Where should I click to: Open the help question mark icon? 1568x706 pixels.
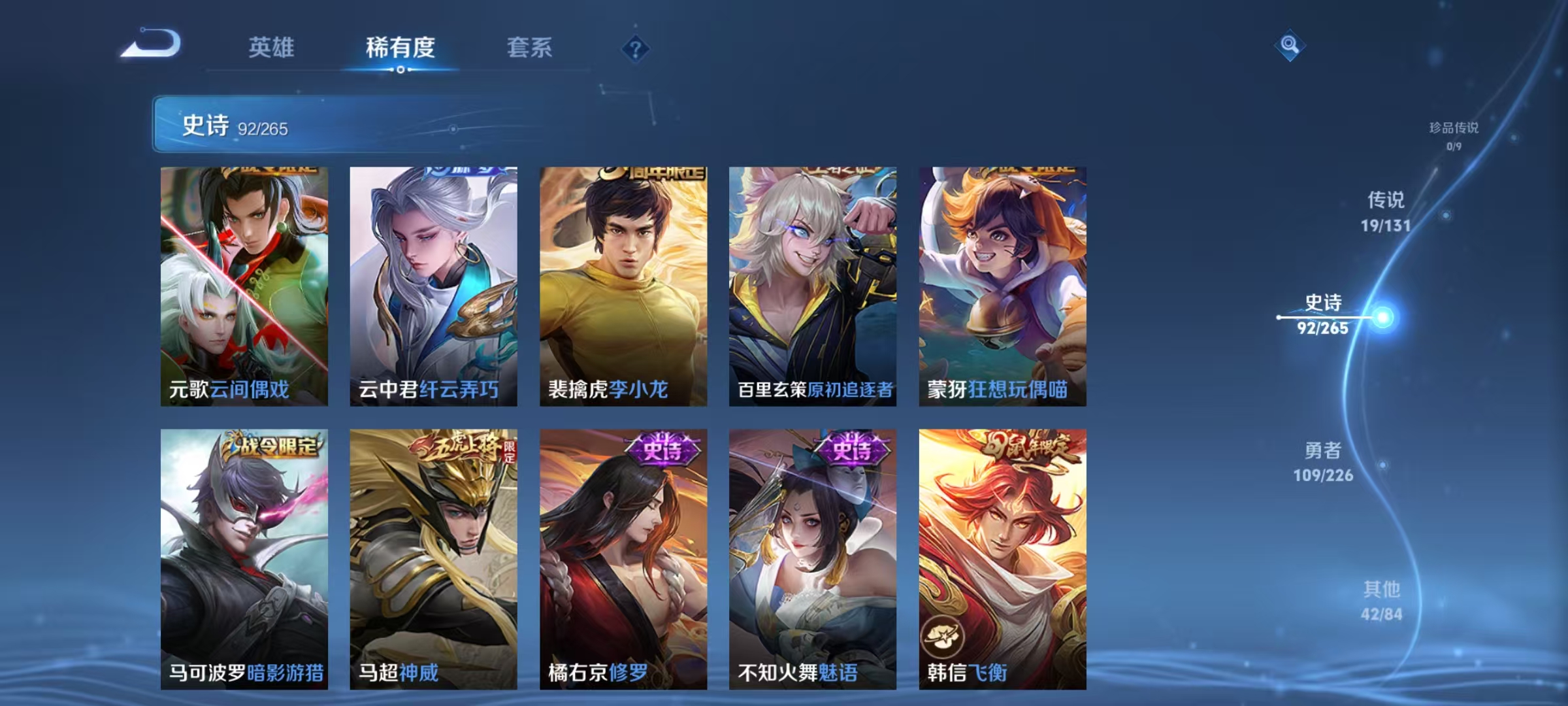point(636,49)
